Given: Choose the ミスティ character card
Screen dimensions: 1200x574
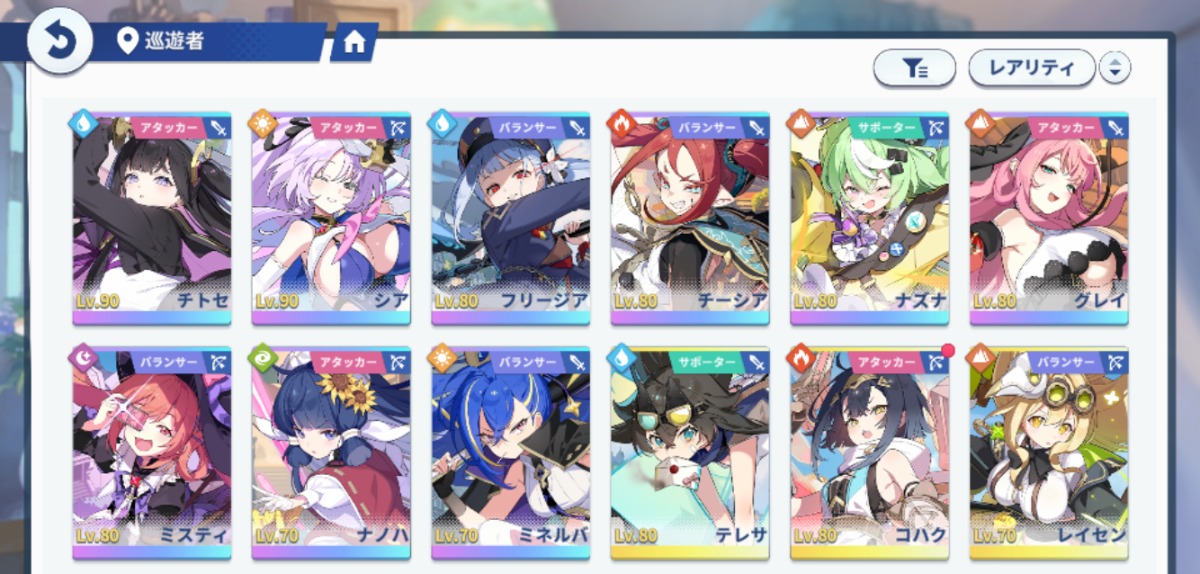Looking at the screenshot, I should coord(152,452).
